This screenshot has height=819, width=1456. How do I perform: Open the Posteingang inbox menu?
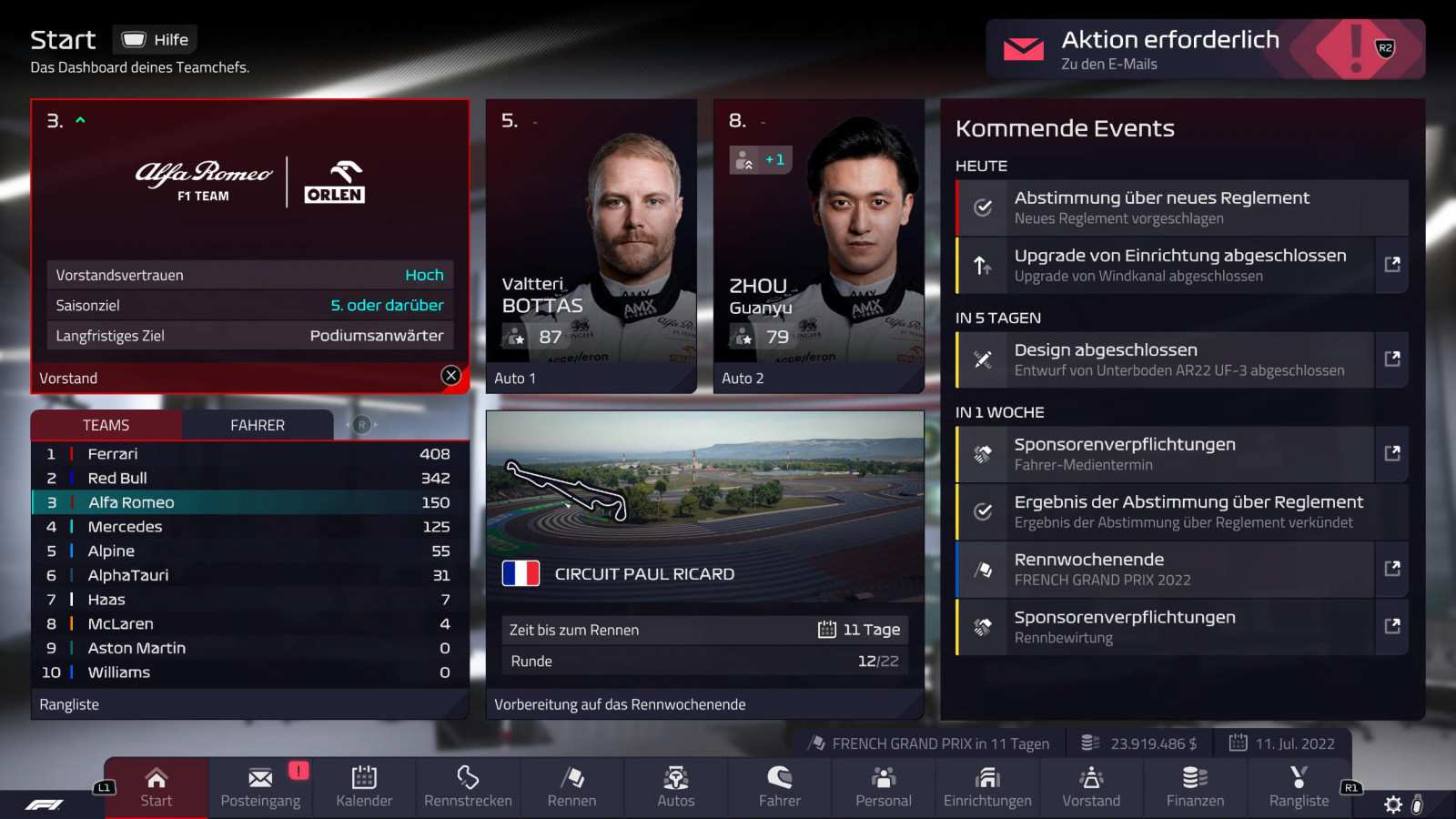click(x=260, y=787)
